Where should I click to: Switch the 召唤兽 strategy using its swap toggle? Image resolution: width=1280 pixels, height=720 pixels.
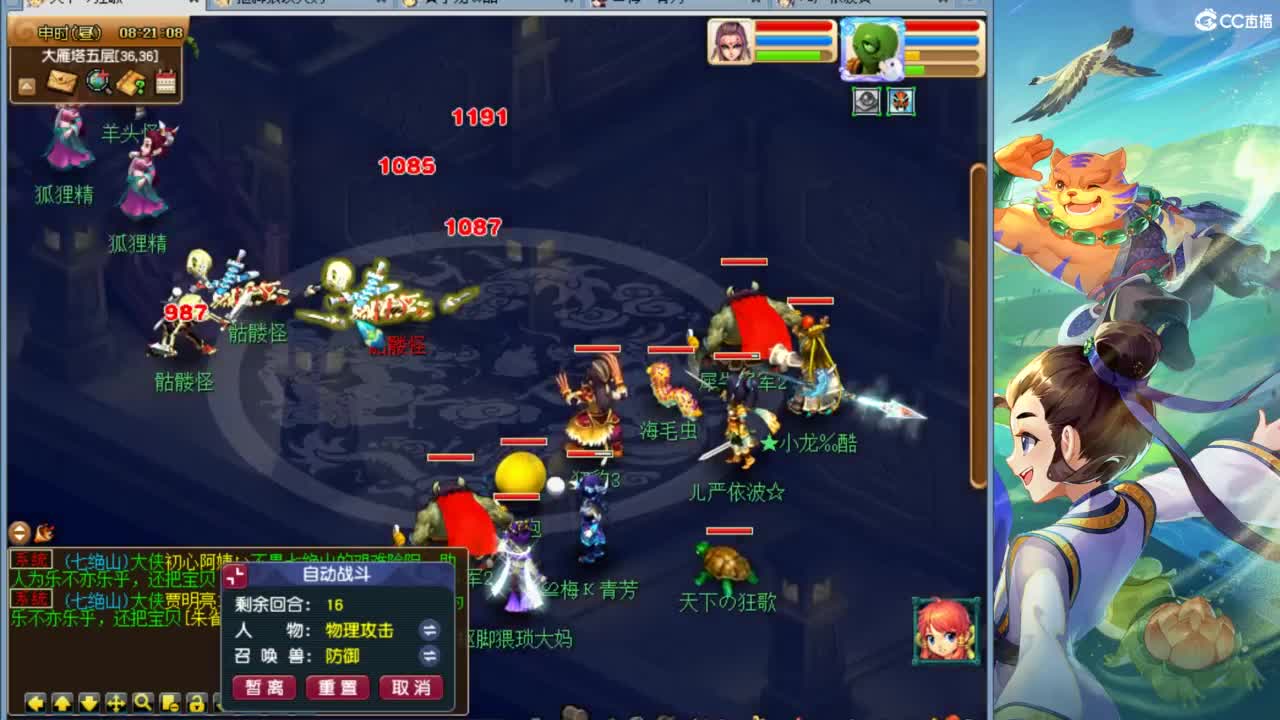(429, 653)
